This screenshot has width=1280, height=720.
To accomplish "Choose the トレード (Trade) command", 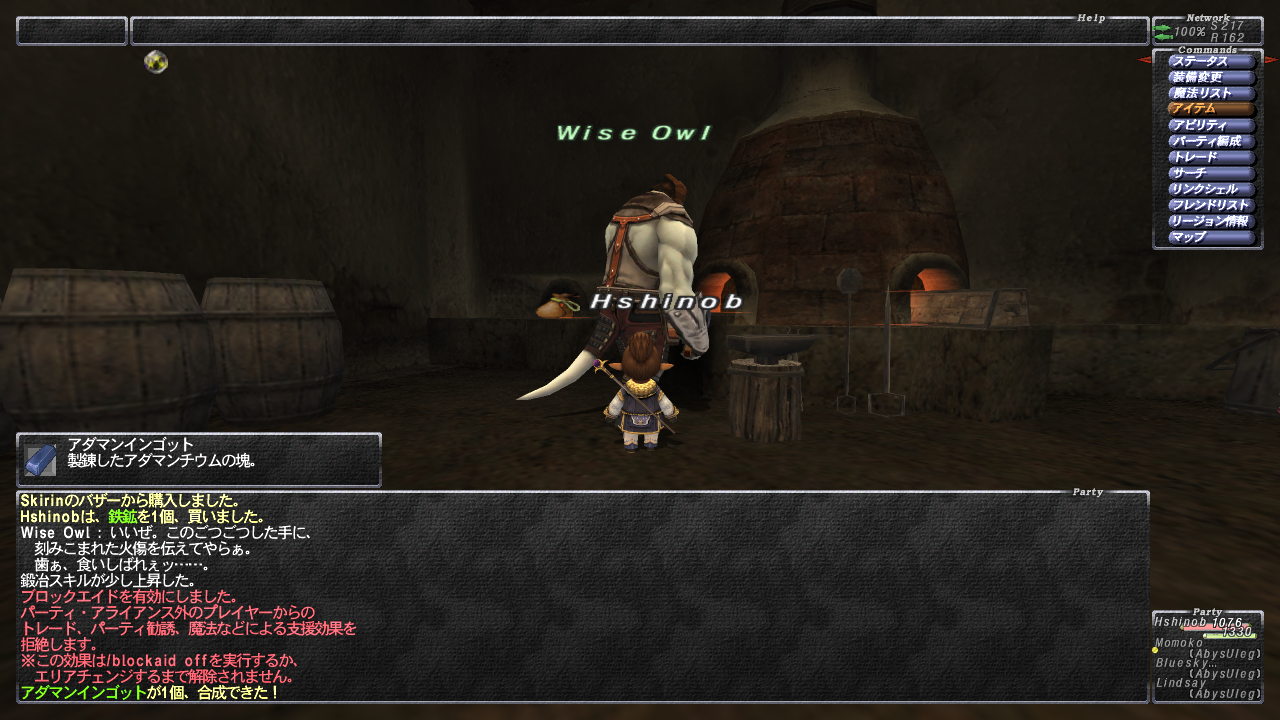I will (1211, 158).
